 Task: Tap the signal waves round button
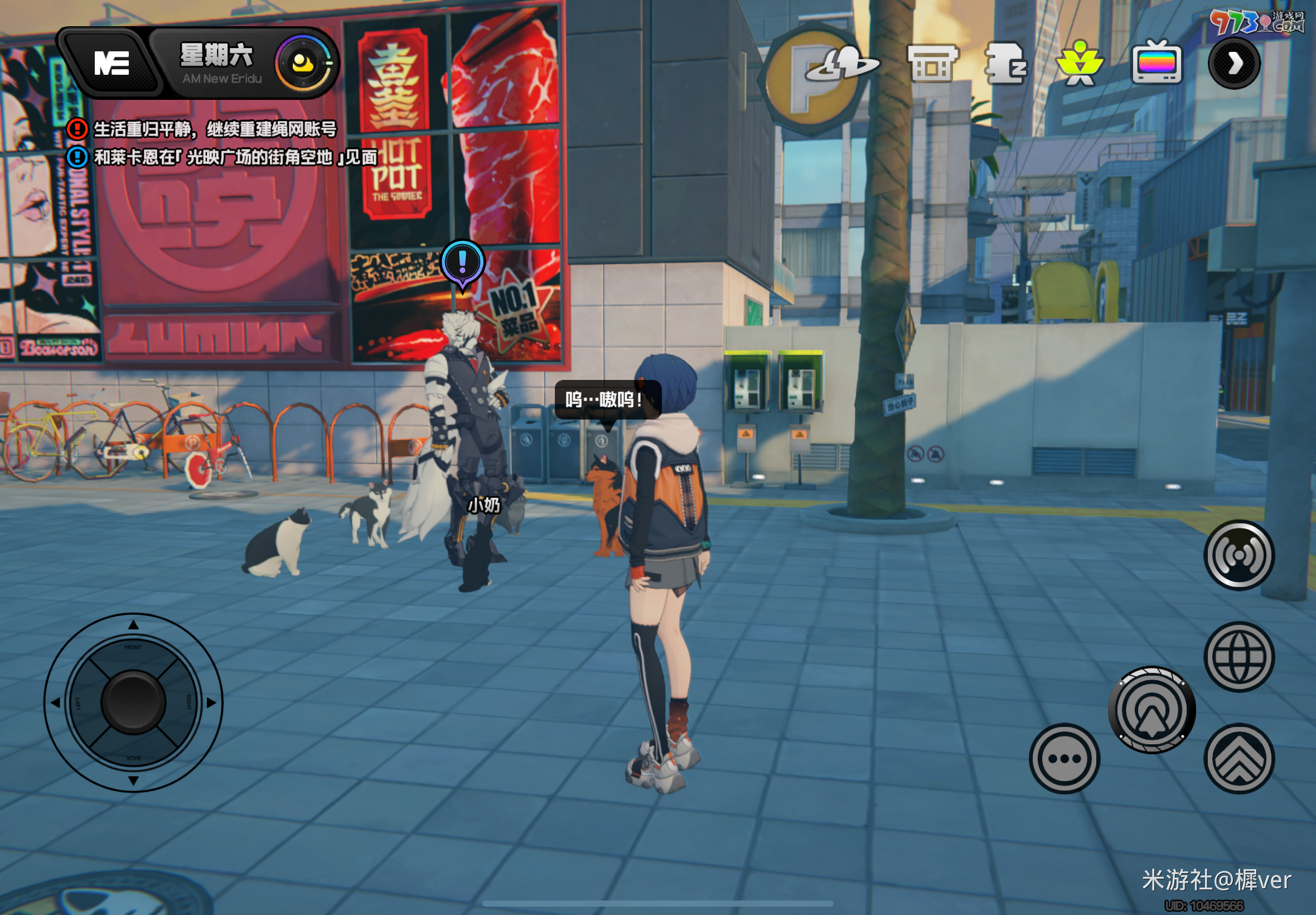coord(1238,555)
